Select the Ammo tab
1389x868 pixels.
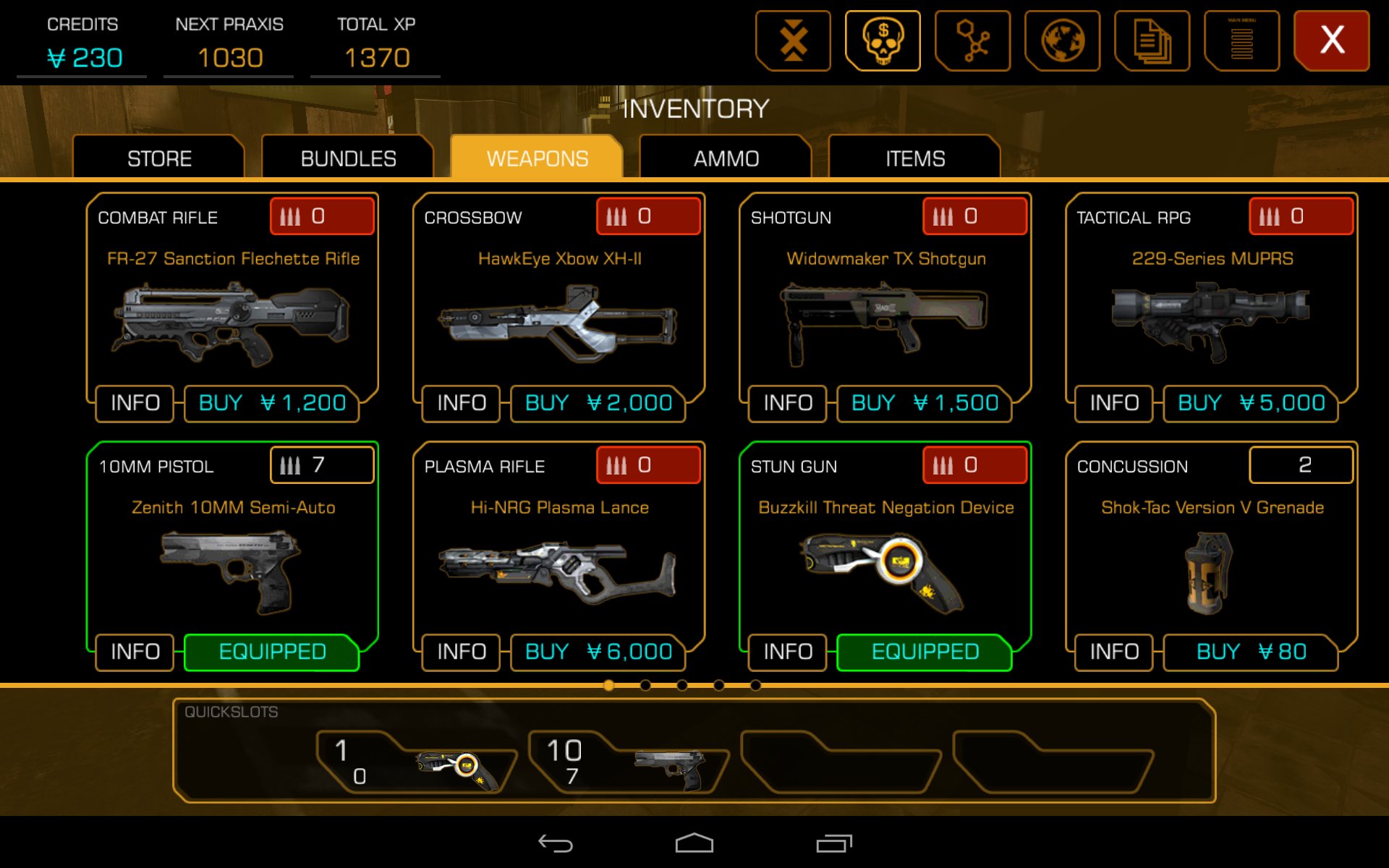726,158
